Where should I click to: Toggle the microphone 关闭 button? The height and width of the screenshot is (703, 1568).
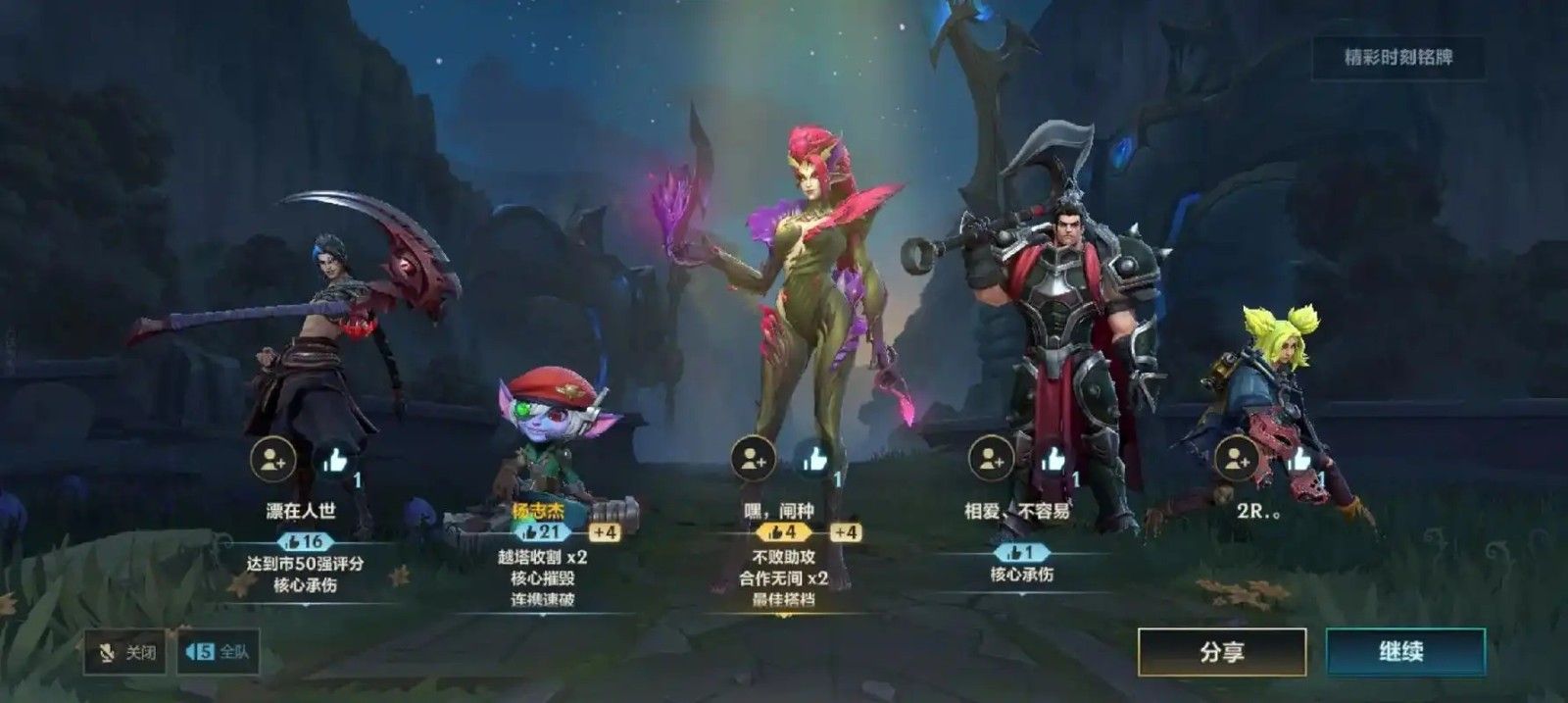coord(123,652)
